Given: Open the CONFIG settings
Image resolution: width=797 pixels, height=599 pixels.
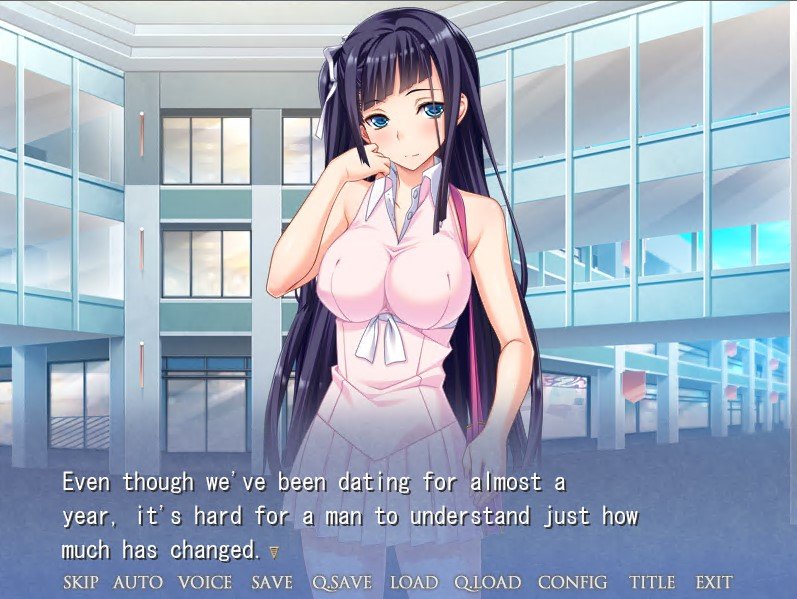Looking at the screenshot, I should tap(572, 582).
